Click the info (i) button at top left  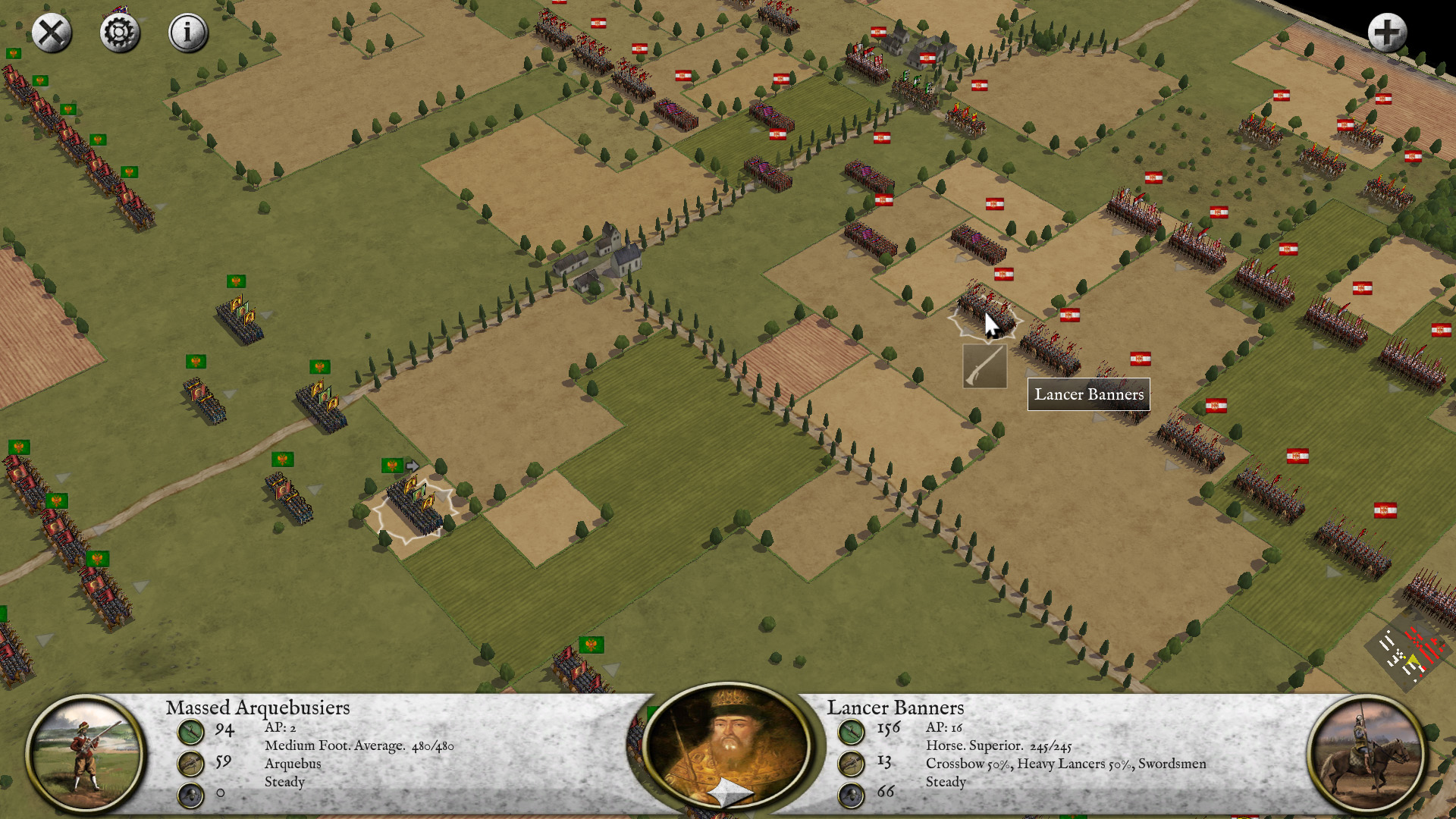tap(187, 32)
